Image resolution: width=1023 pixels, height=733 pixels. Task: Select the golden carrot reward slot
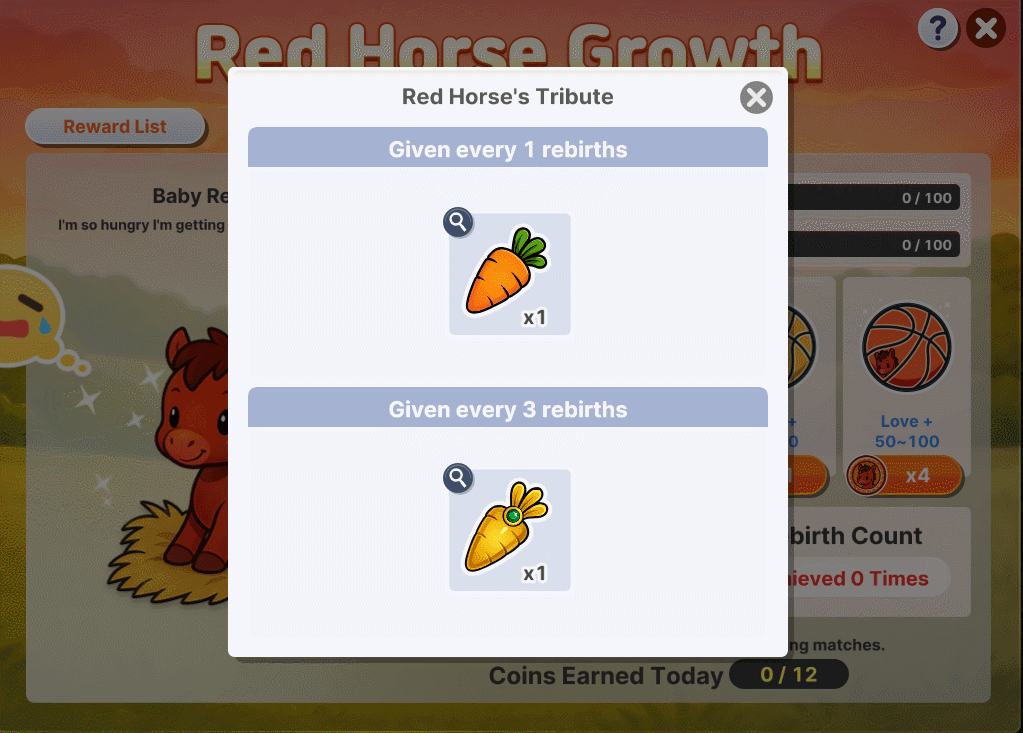[x=510, y=530]
